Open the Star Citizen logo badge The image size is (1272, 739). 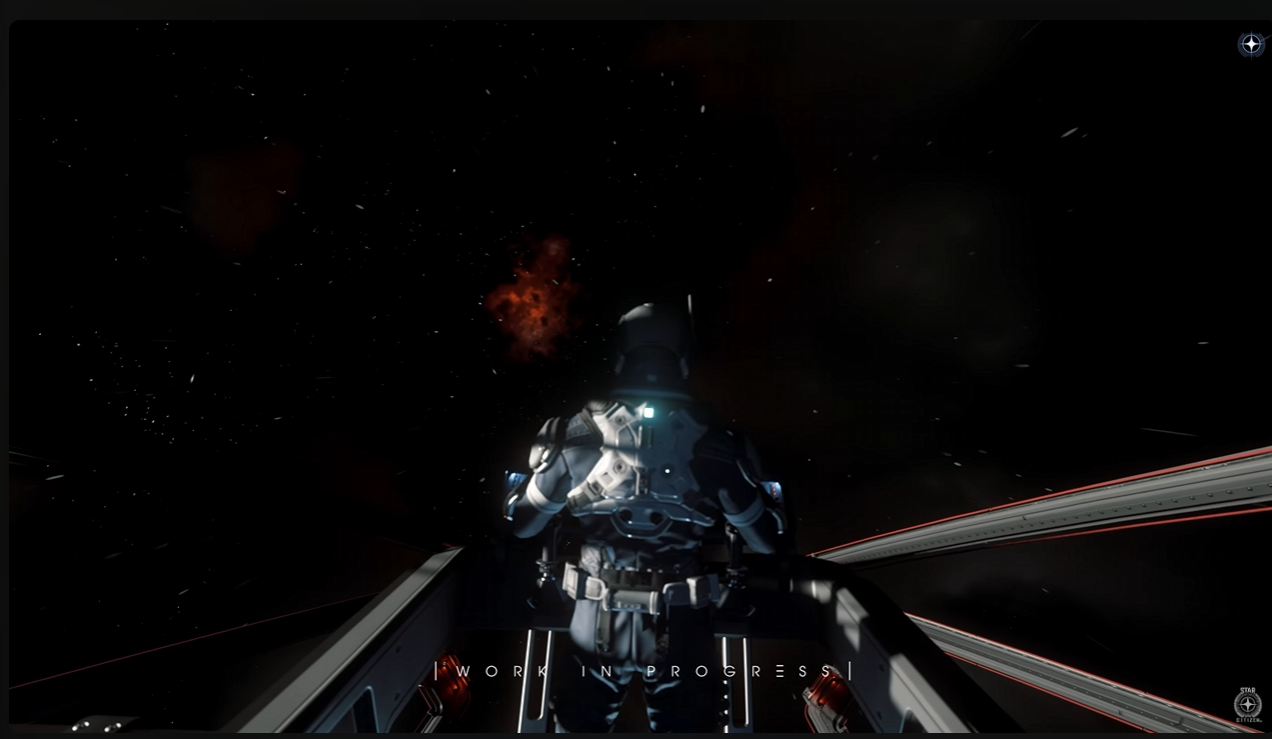[x=1247, y=703]
